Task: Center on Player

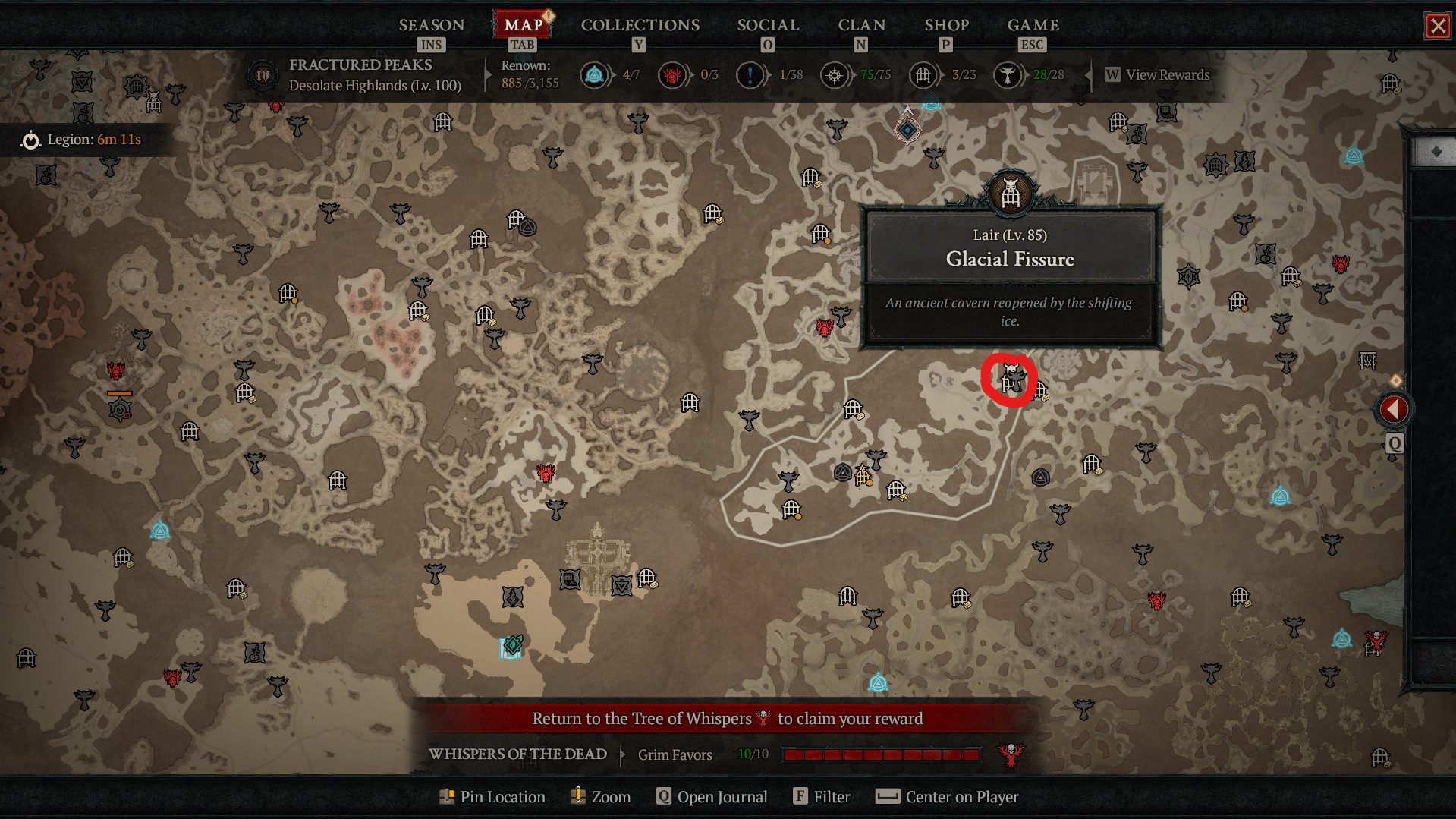Action: (947, 796)
